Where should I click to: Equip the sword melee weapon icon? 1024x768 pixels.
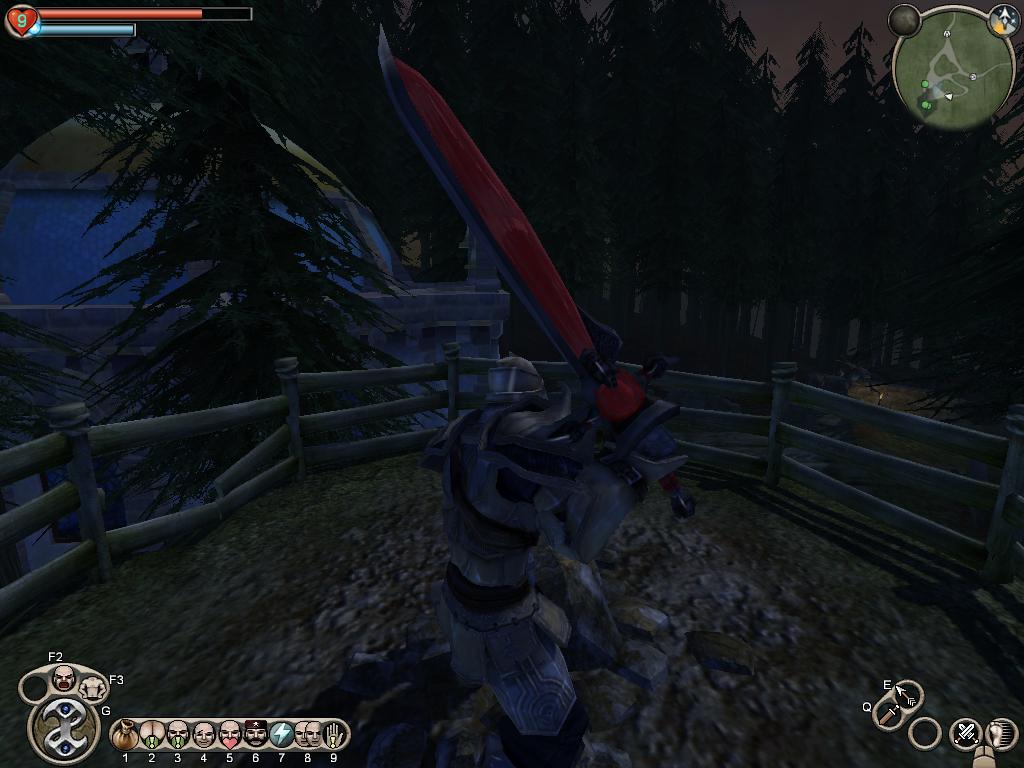pyautogui.click(x=887, y=713)
